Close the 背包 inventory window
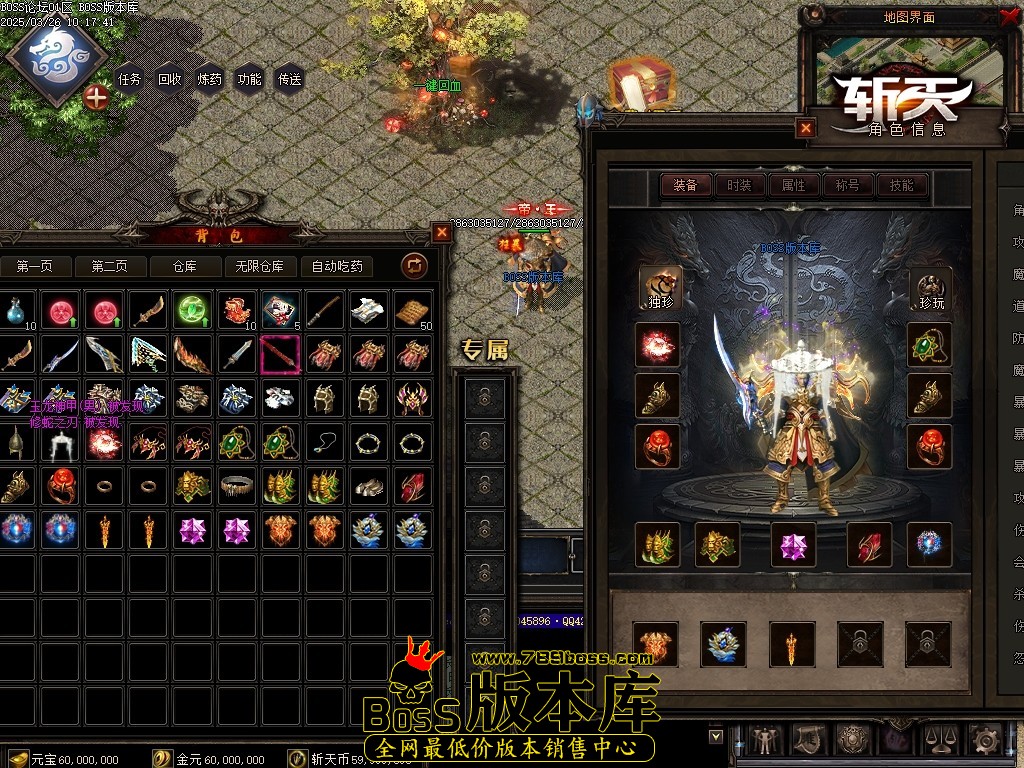 click(x=442, y=232)
